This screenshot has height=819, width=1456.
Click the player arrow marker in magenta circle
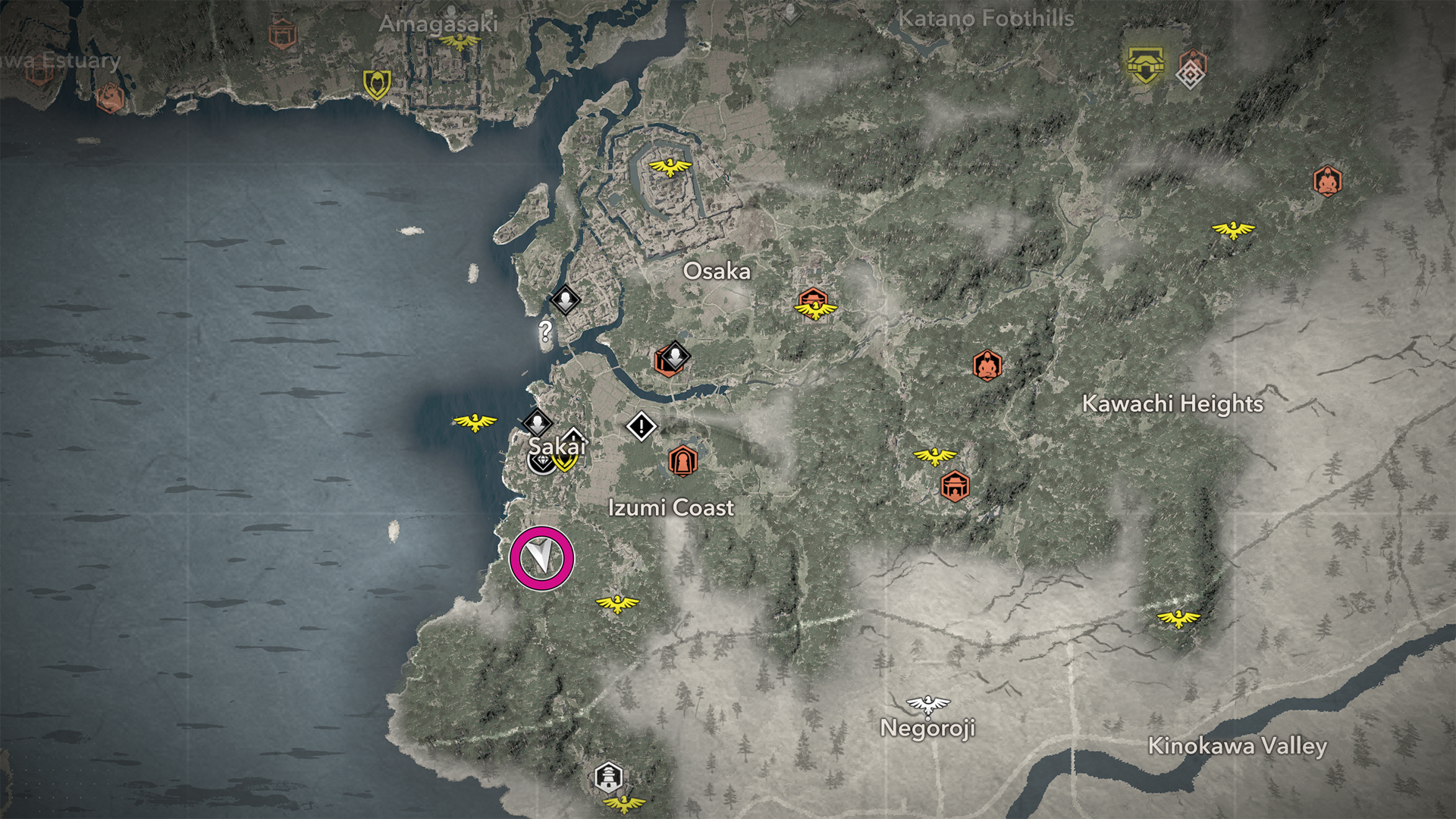tap(541, 558)
